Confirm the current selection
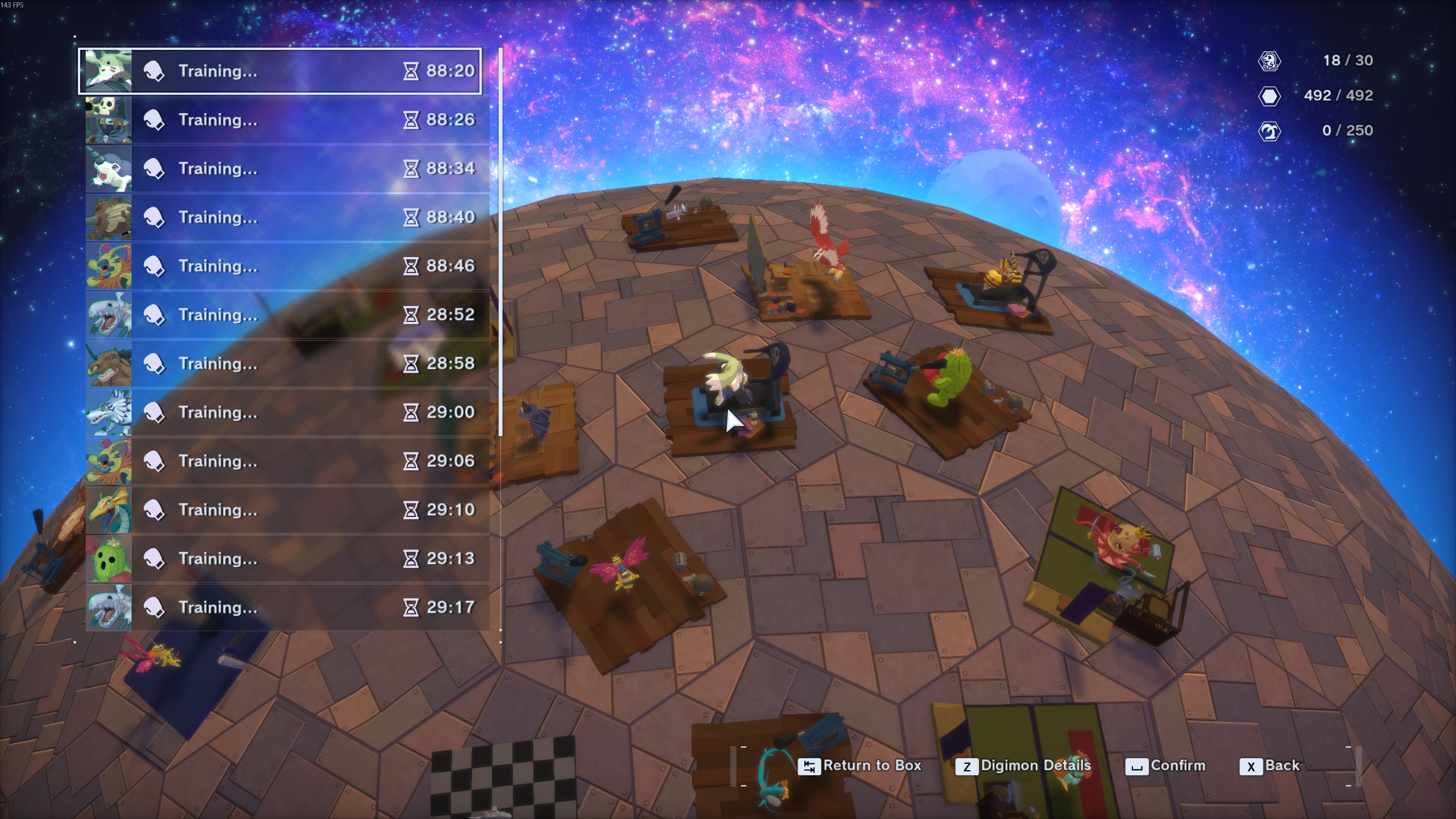The height and width of the screenshot is (819, 1456). pyautogui.click(x=1166, y=766)
